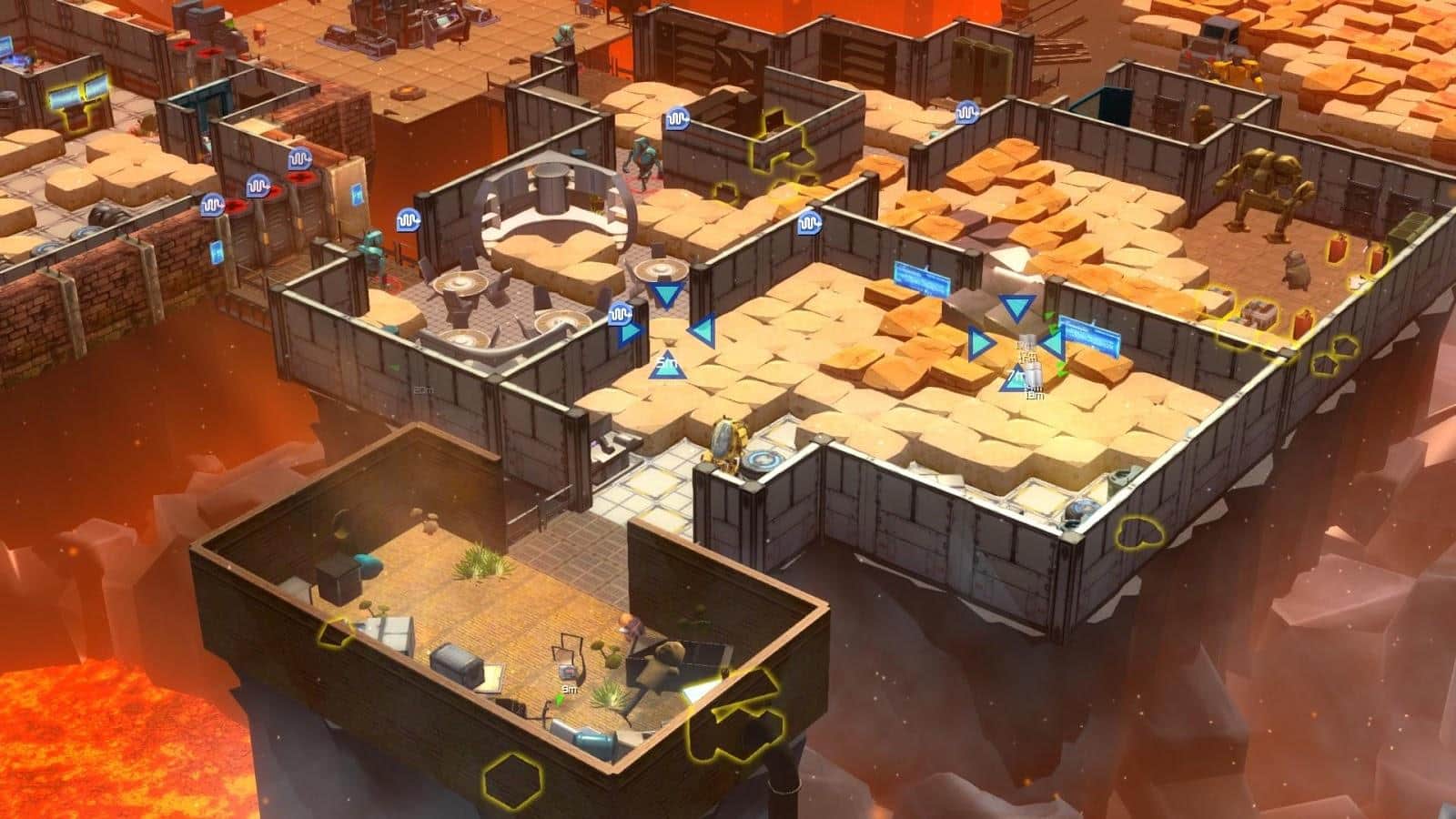Select the left-pointing blue arrow near the silver canisters

[x=1054, y=343]
